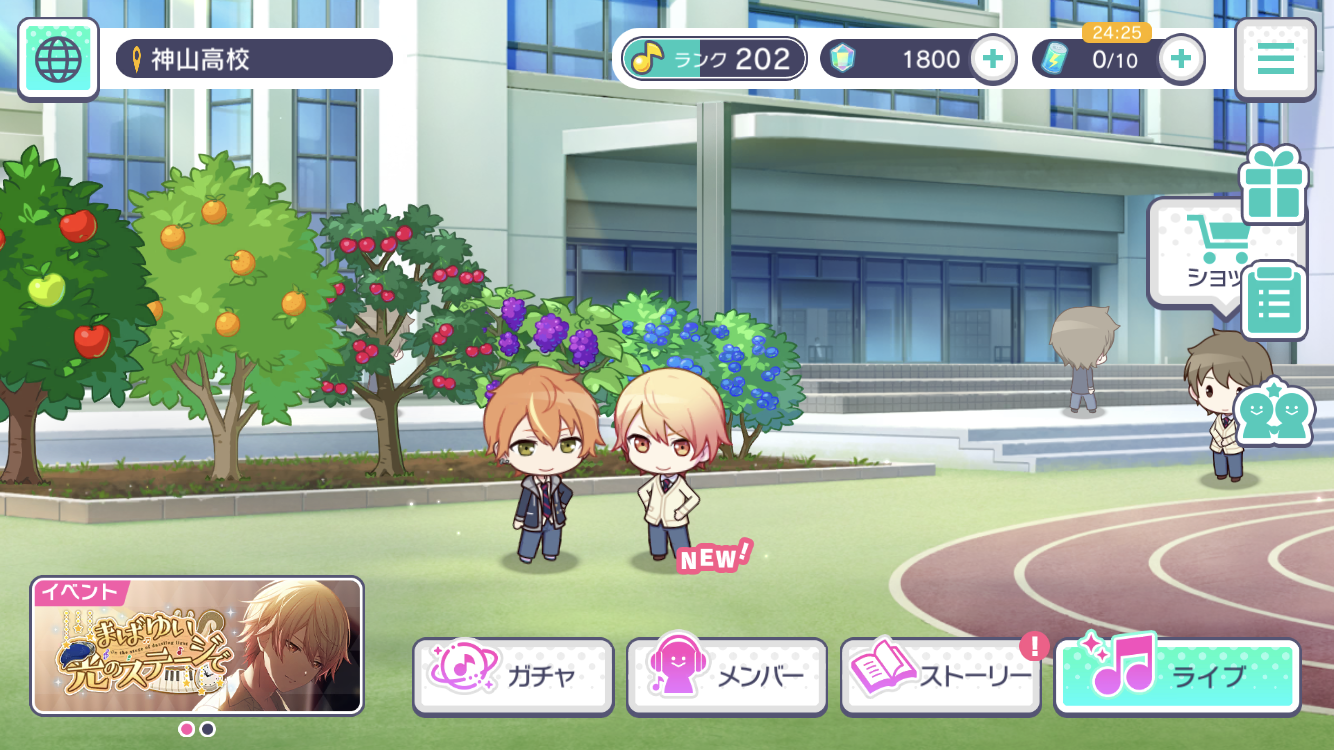1334x750 pixels.
Task: Open the clipboard missions list icon
Action: pyautogui.click(x=1273, y=301)
